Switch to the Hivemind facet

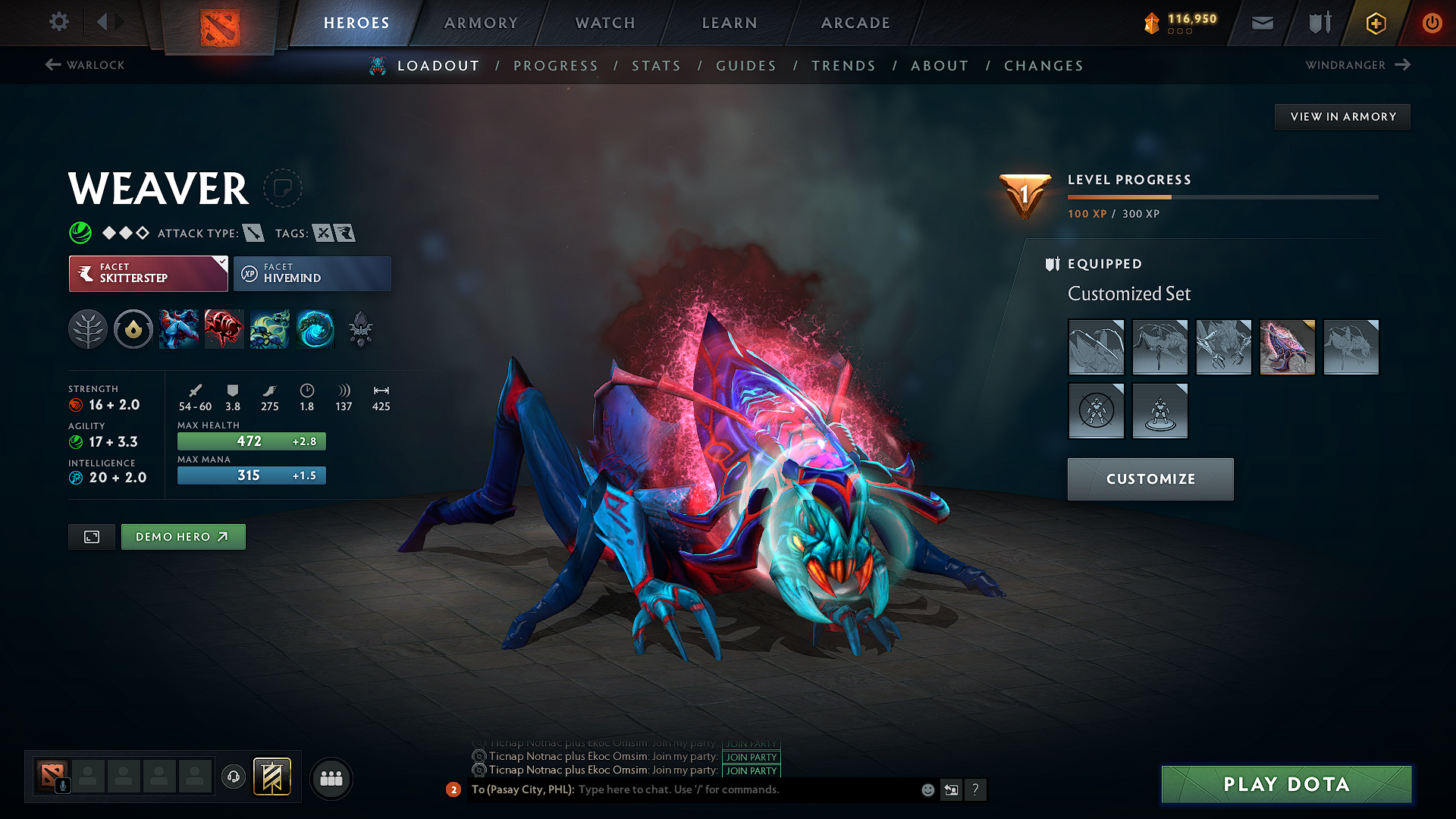click(x=312, y=274)
